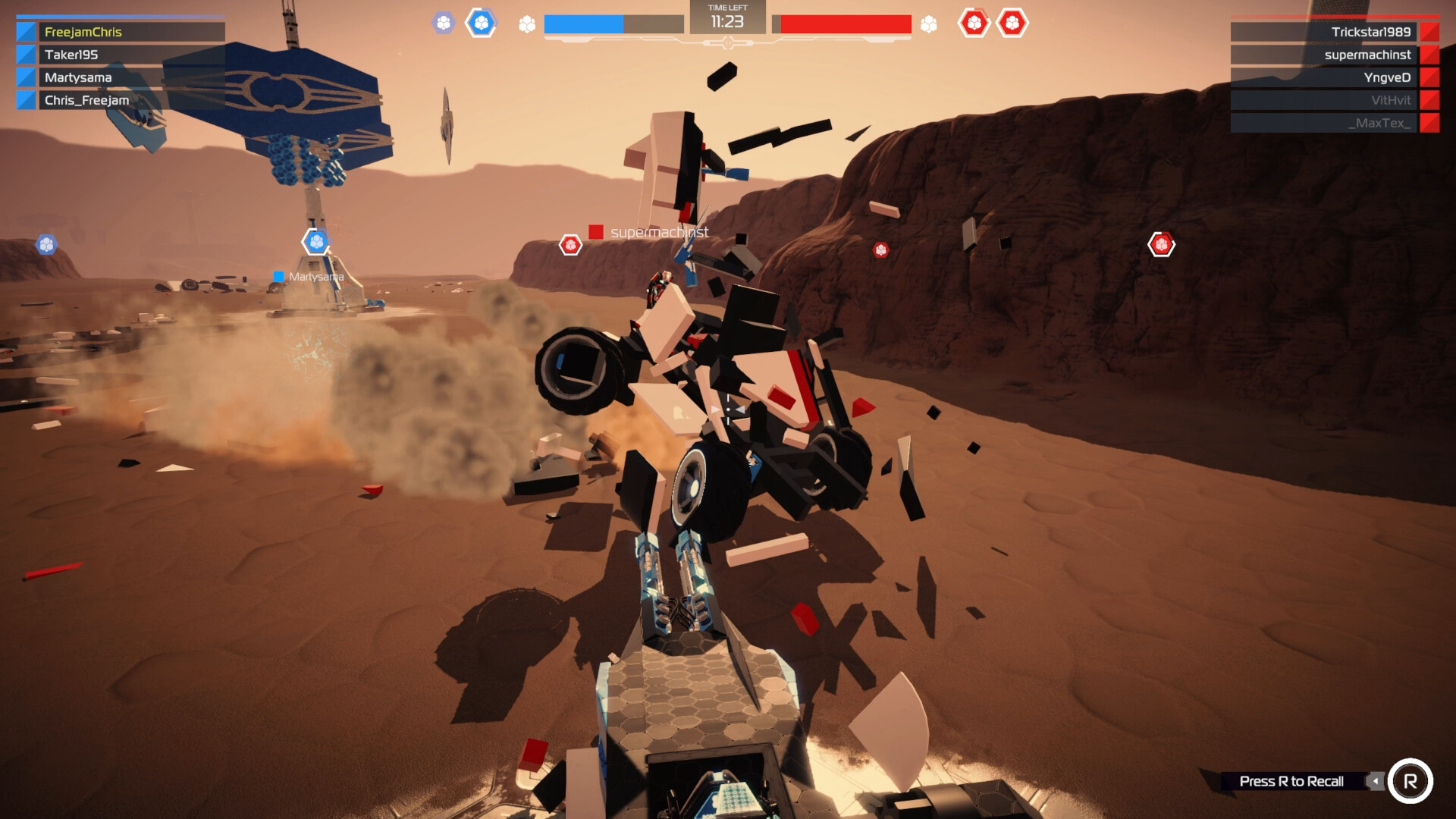
Task: Select the red enemy reactor hexagon icon
Action: [x=976, y=24]
